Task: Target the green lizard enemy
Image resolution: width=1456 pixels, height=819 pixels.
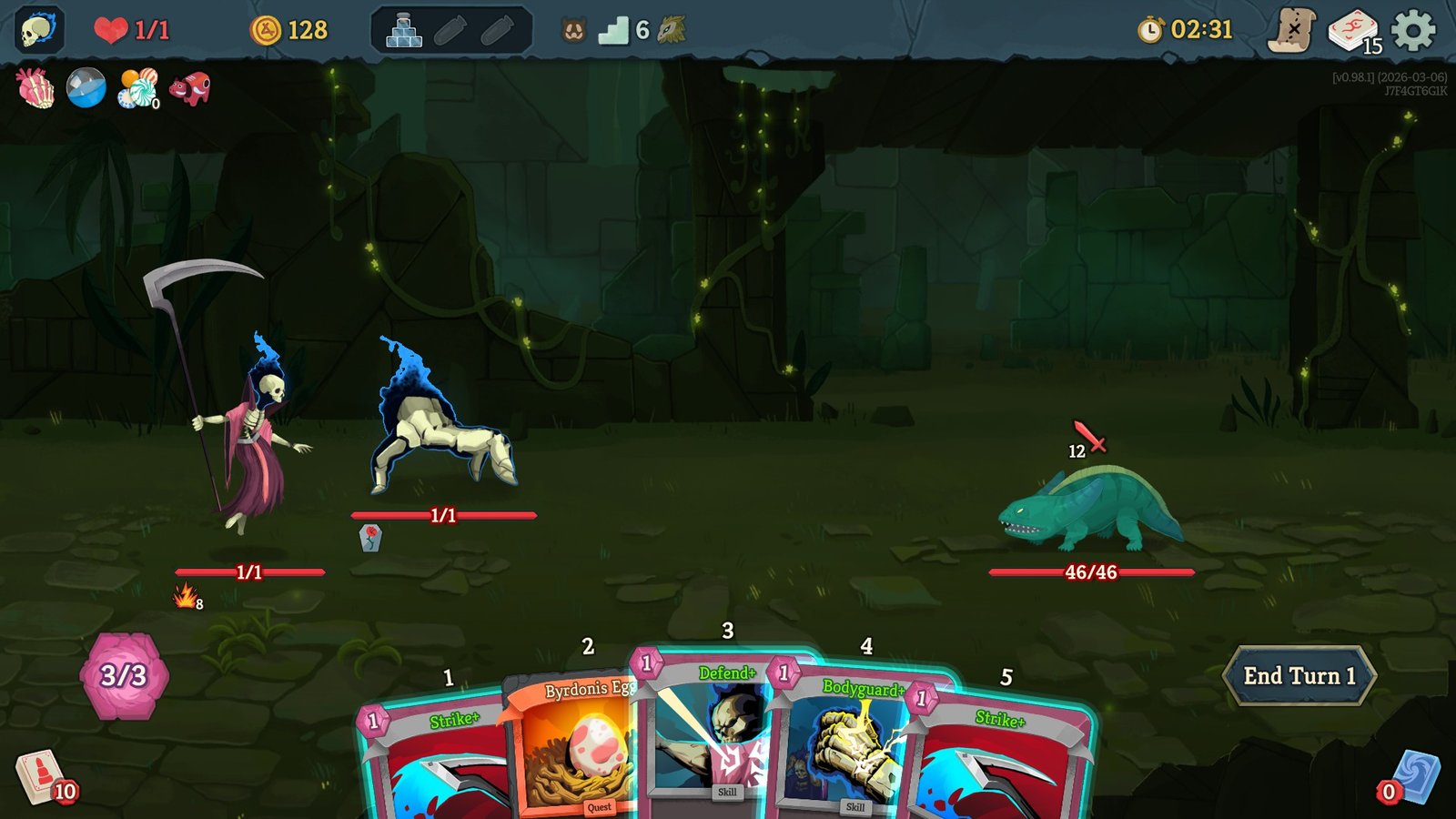Action: pyautogui.click(x=1092, y=510)
